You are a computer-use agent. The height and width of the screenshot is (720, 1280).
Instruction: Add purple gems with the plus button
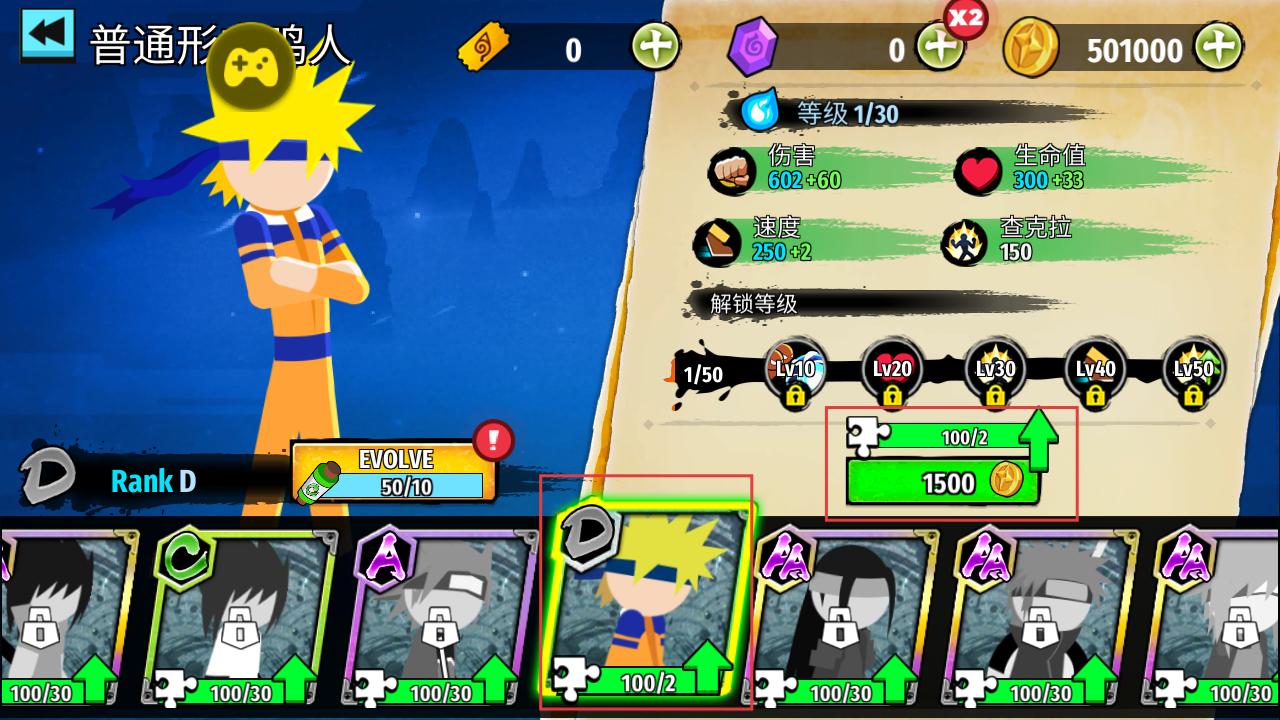pos(938,47)
